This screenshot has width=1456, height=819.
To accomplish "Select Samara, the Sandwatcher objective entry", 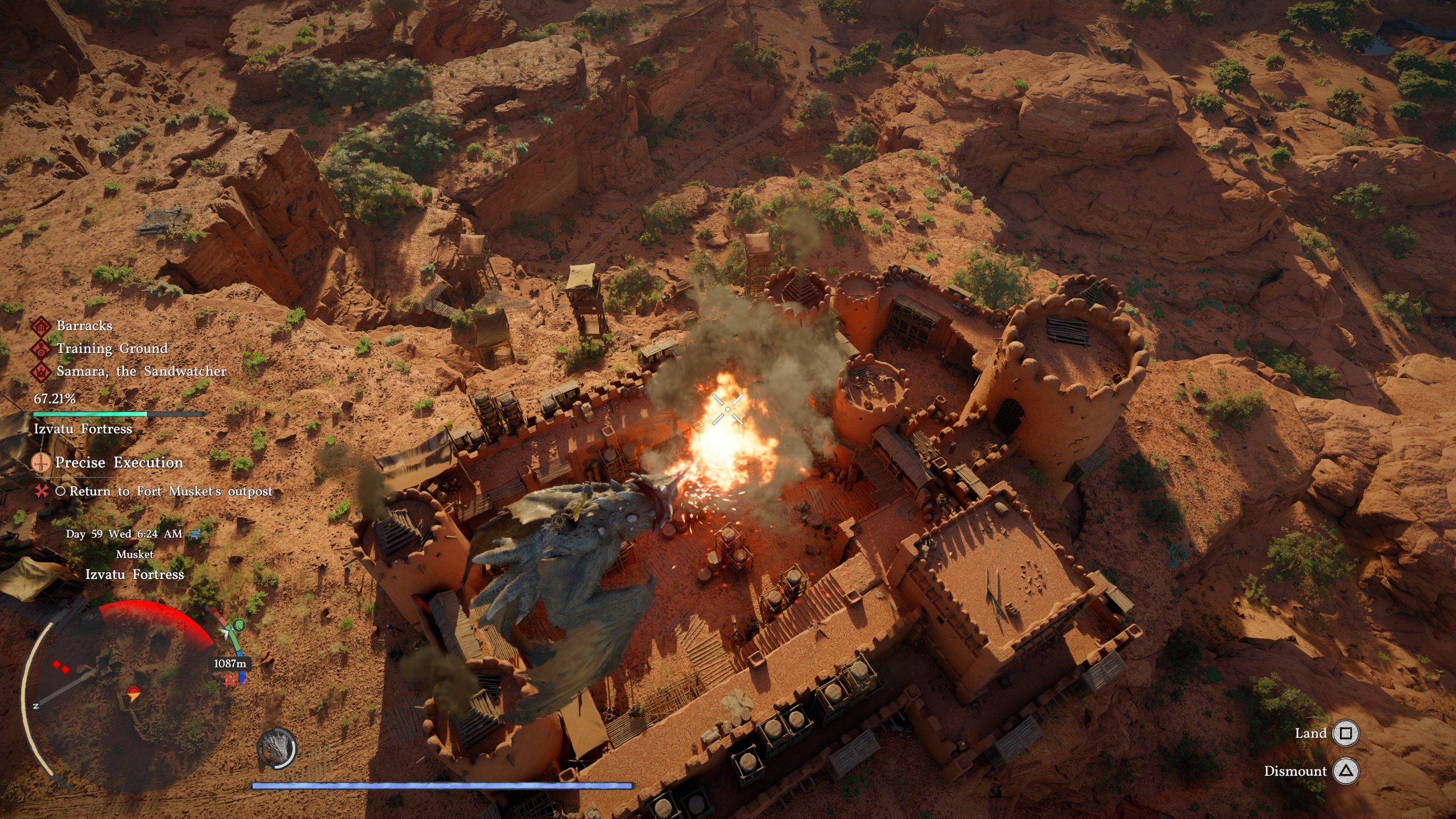I will pyautogui.click(x=141, y=371).
